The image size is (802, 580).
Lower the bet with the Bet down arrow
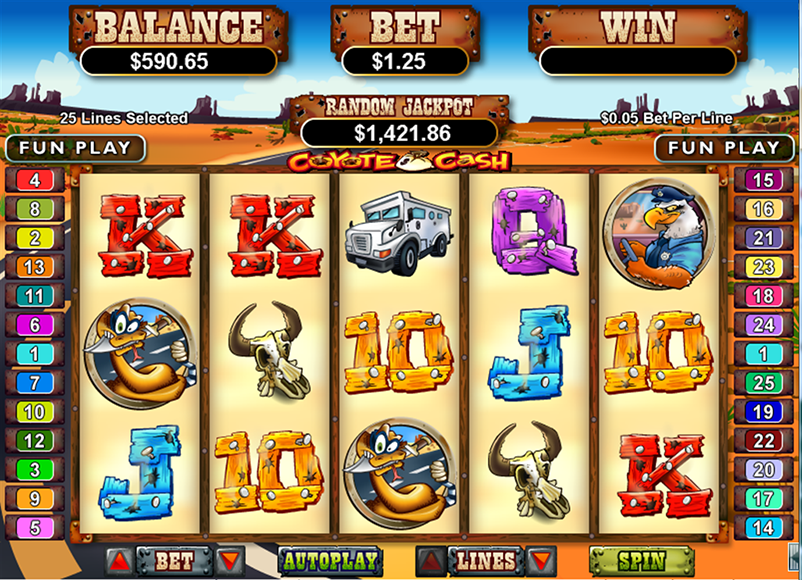tap(230, 560)
